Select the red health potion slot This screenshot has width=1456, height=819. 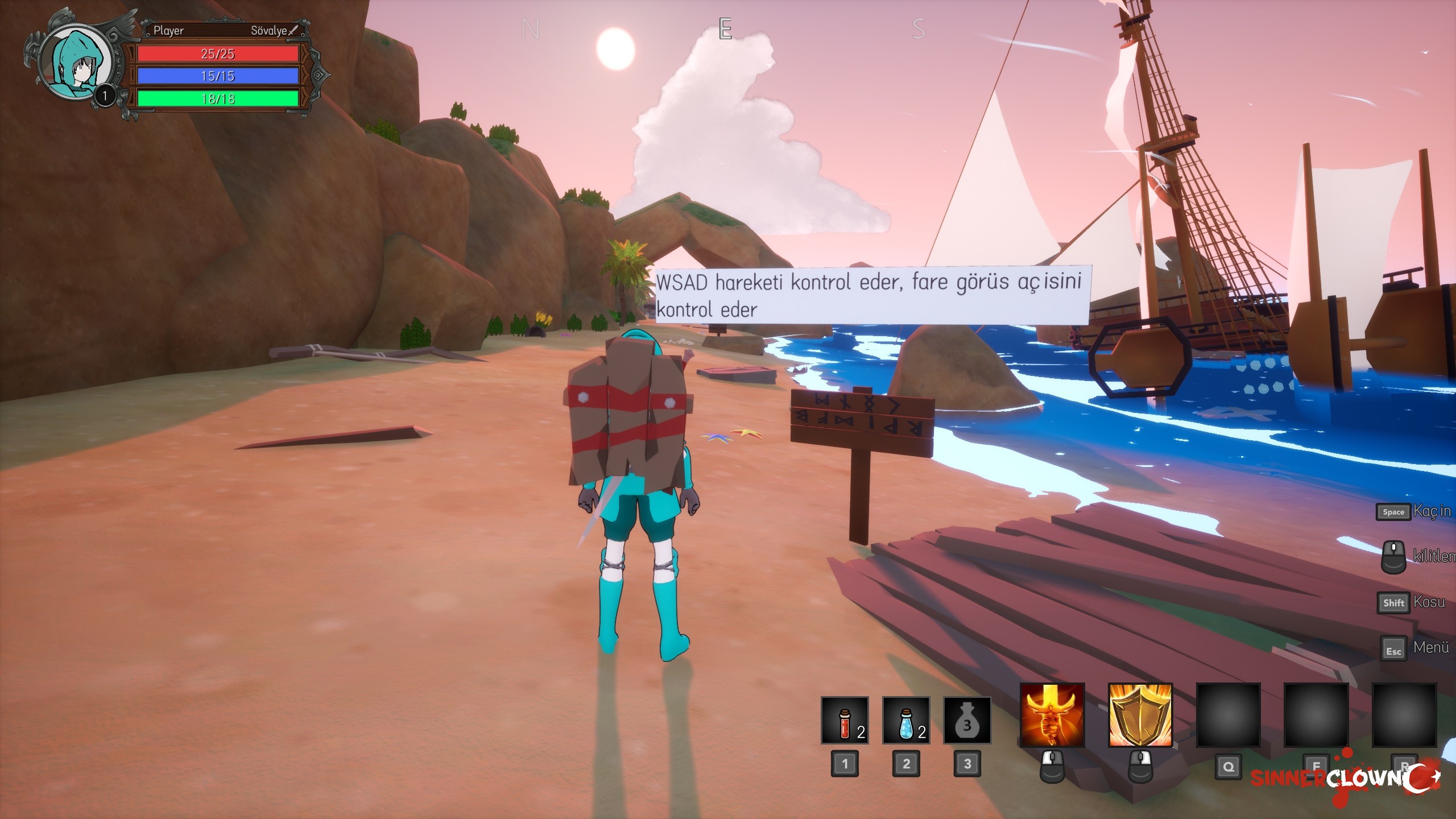coord(845,720)
